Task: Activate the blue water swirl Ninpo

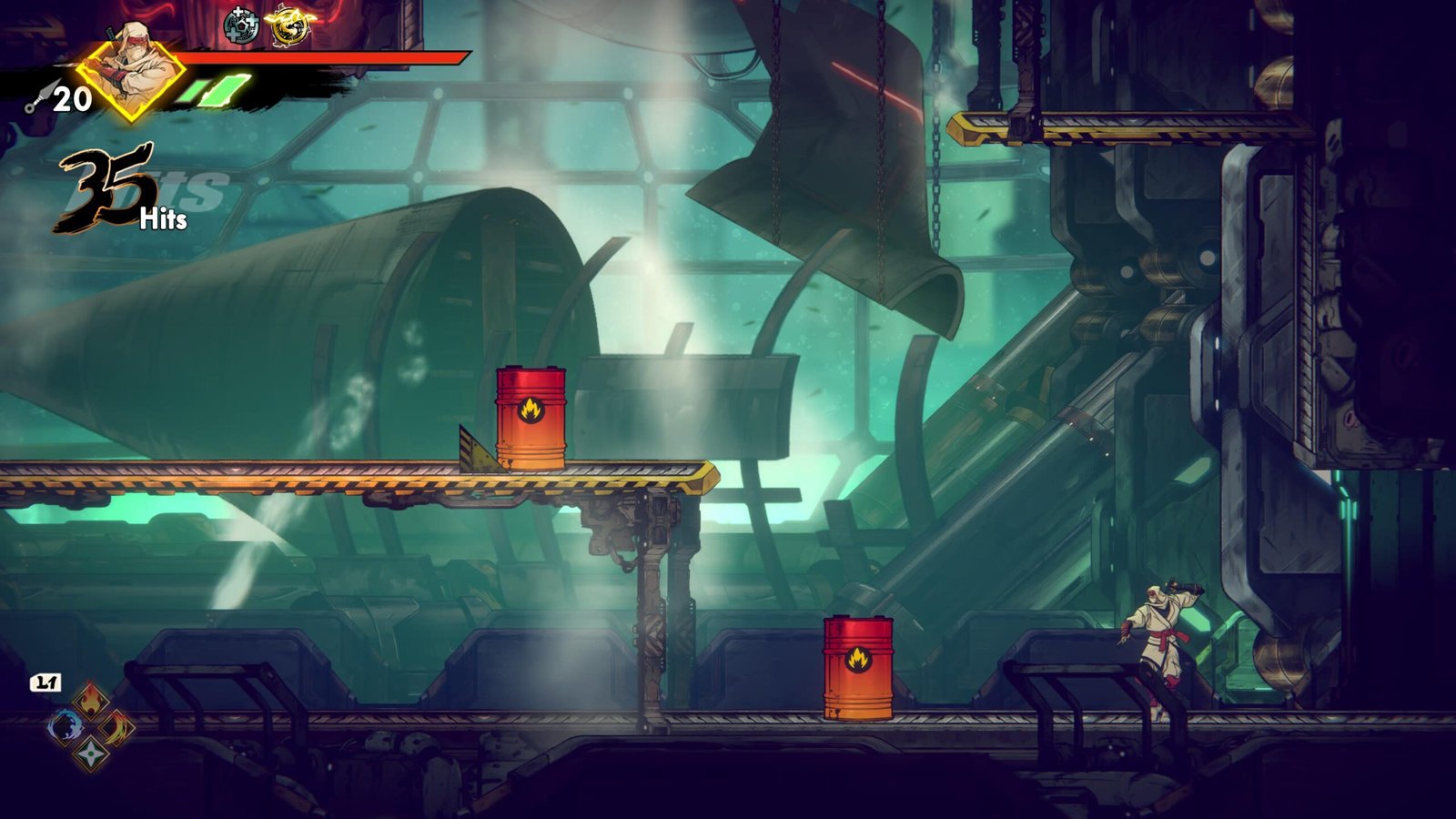Action: [x=65, y=726]
